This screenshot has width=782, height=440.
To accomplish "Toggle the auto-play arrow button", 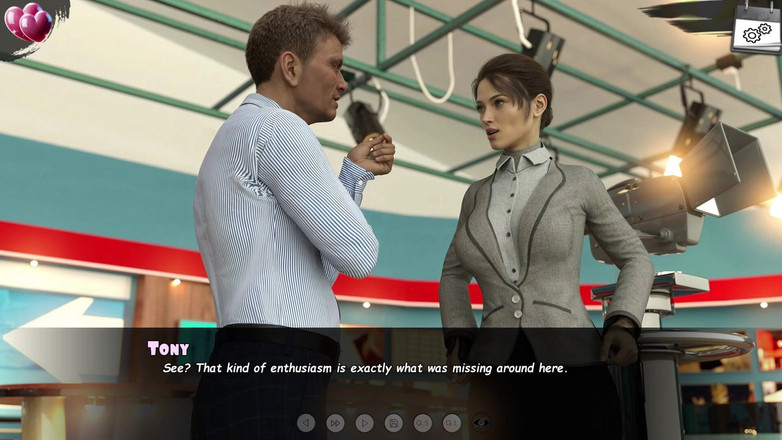I will tap(364, 423).
